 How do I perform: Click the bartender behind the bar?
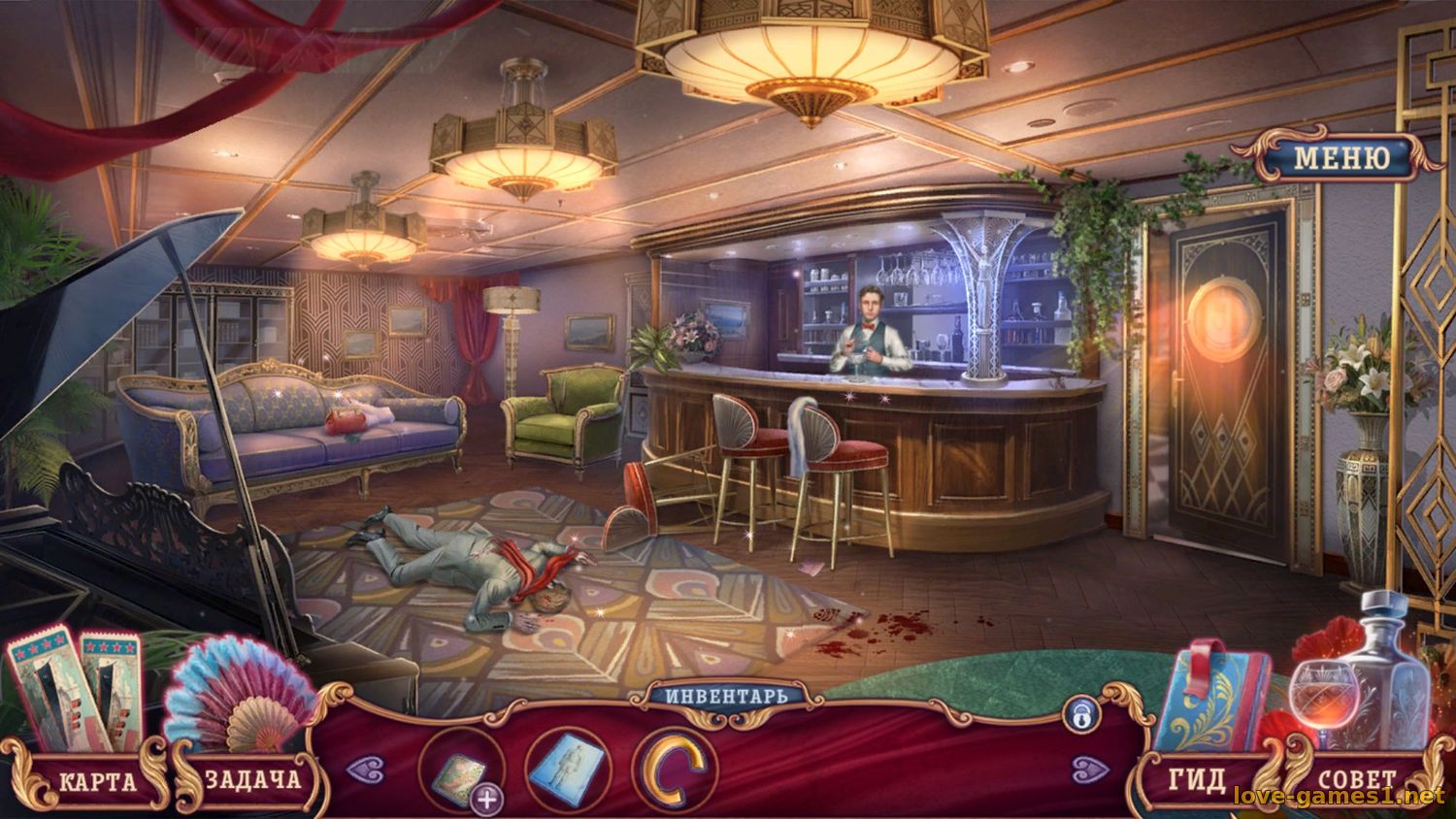(x=872, y=320)
